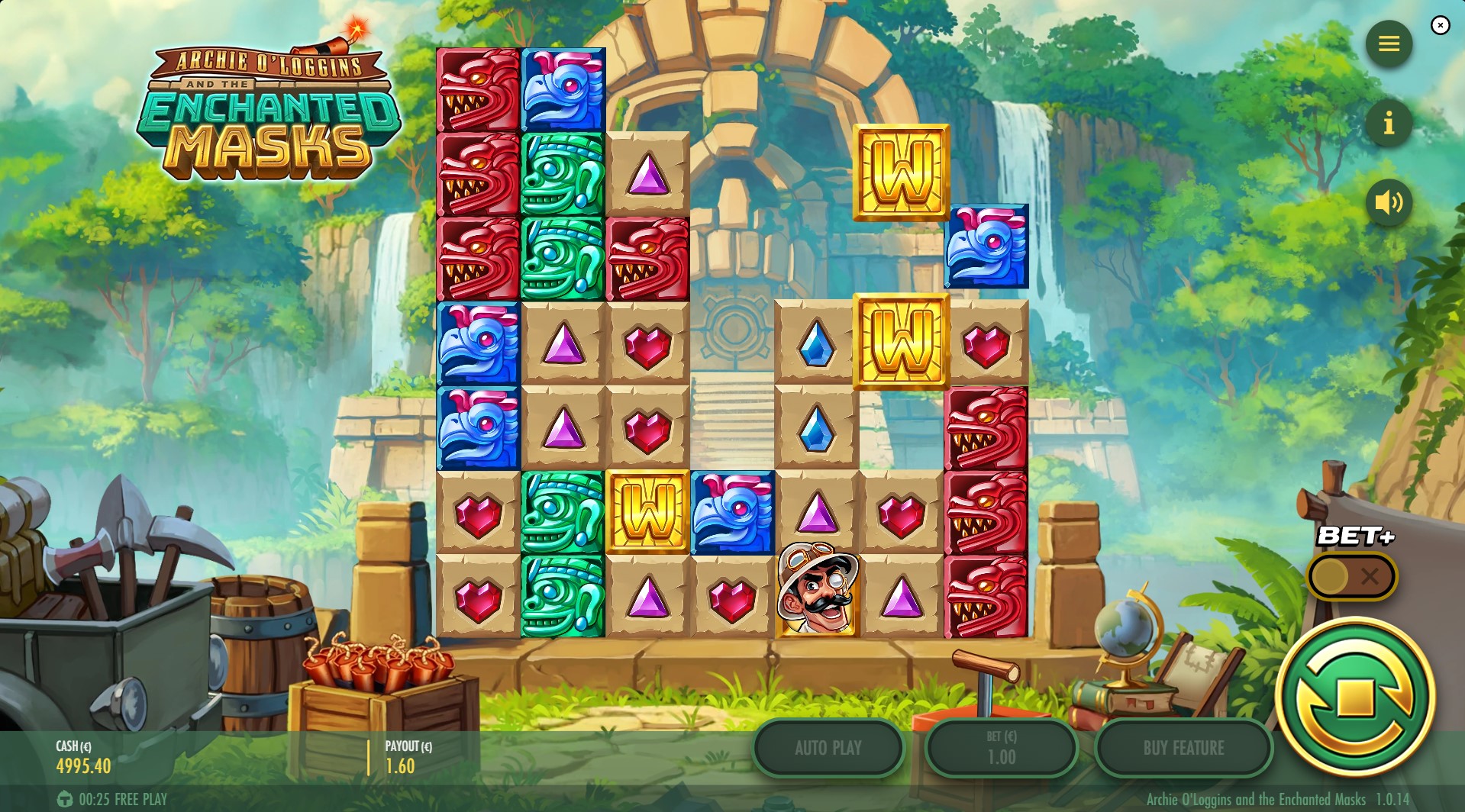The height and width of the screenshot is (812, 1465).
Task: Open the hamburger menu
Action: point(1388,44)
